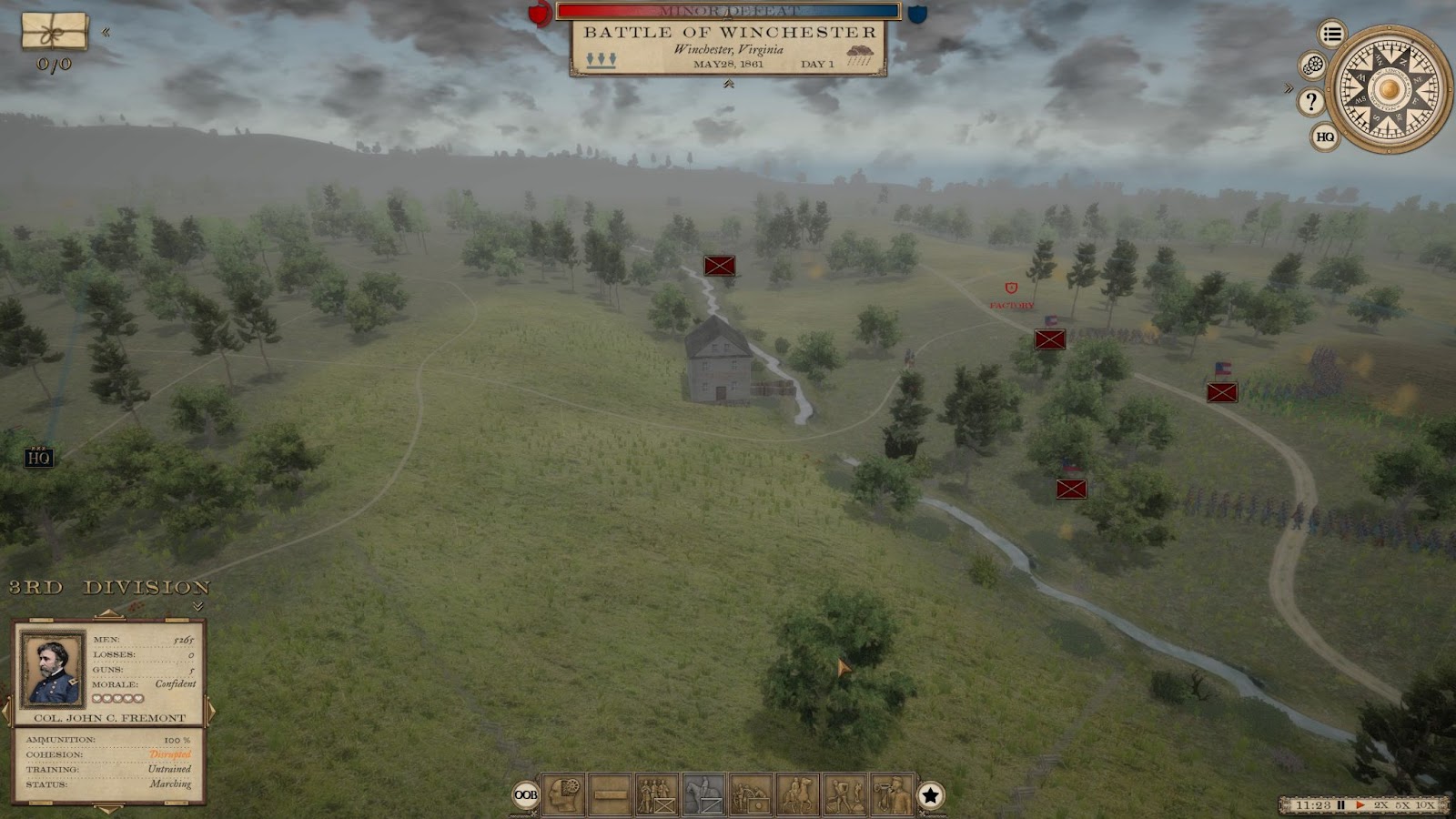This screenshot has width=1456, height=819.
Task: Choose the line formation bar button
Action: point(610,794)
